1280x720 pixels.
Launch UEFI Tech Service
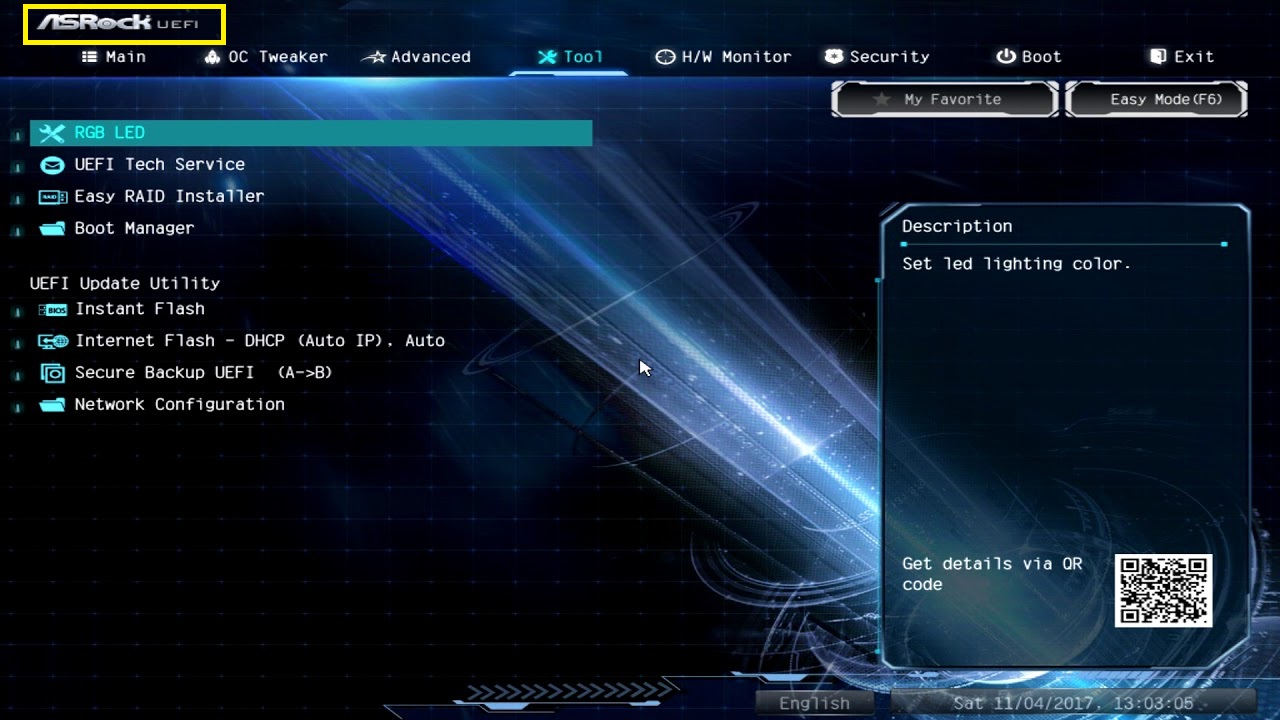point(159,165)
